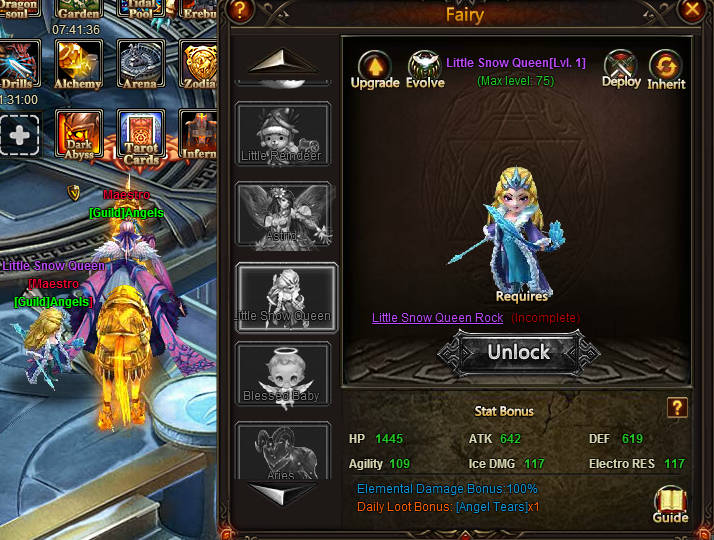Select Little Reindeer in the fairy list

[282, 135]
